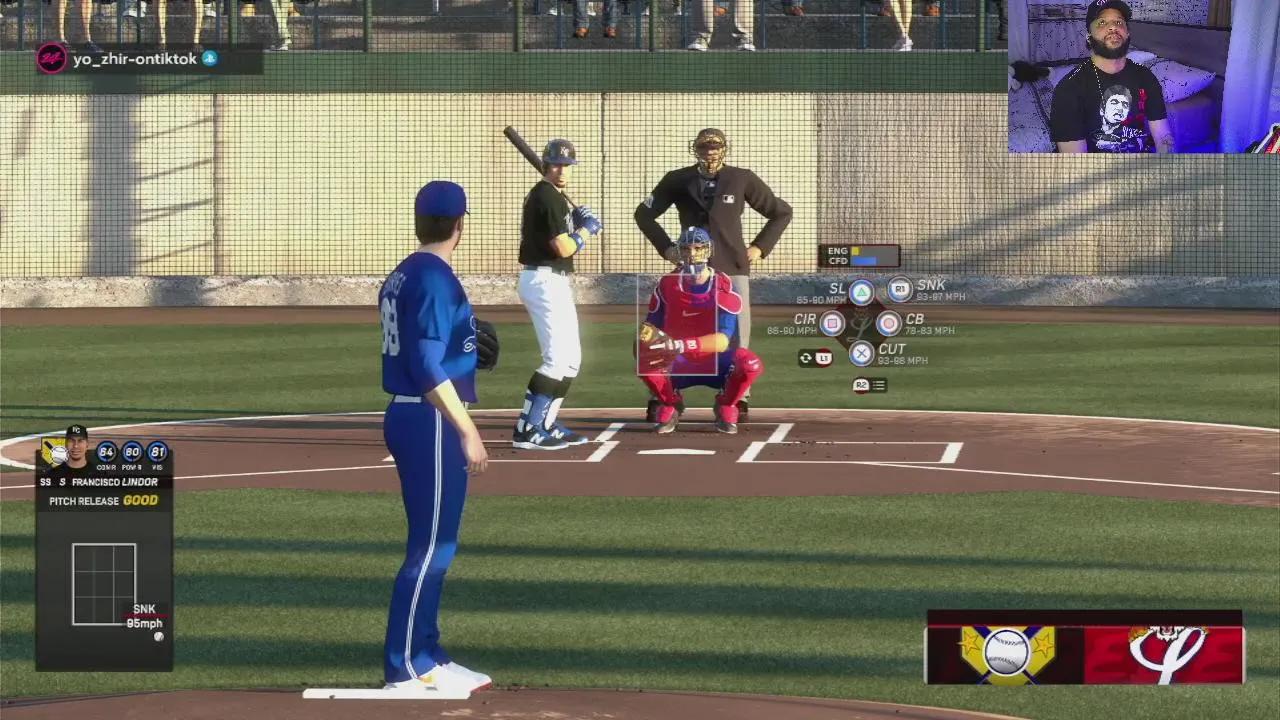The width and height of the screenshot is (1280, 720).
Task: Select the SL slider pitch option
Action: 861,293
